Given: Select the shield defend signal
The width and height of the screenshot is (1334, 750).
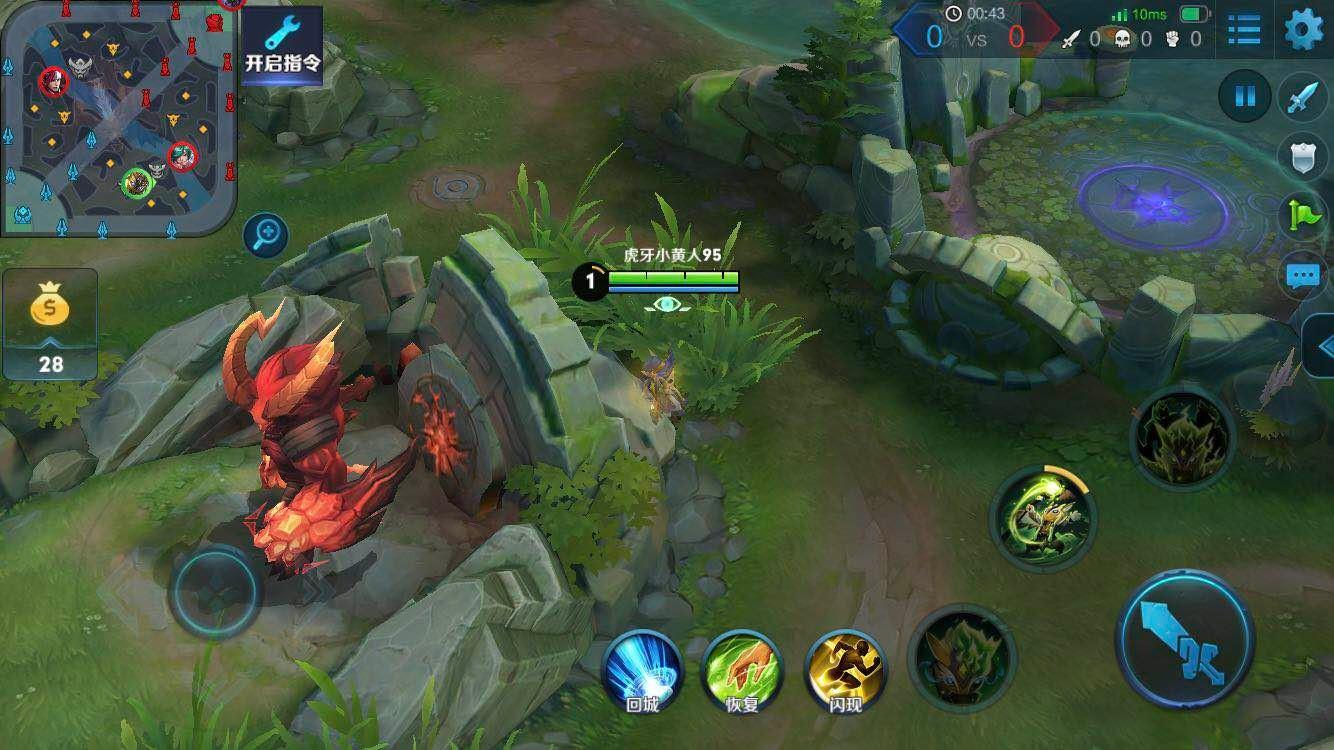Looking at the screenshot, I should [1304, 156].
